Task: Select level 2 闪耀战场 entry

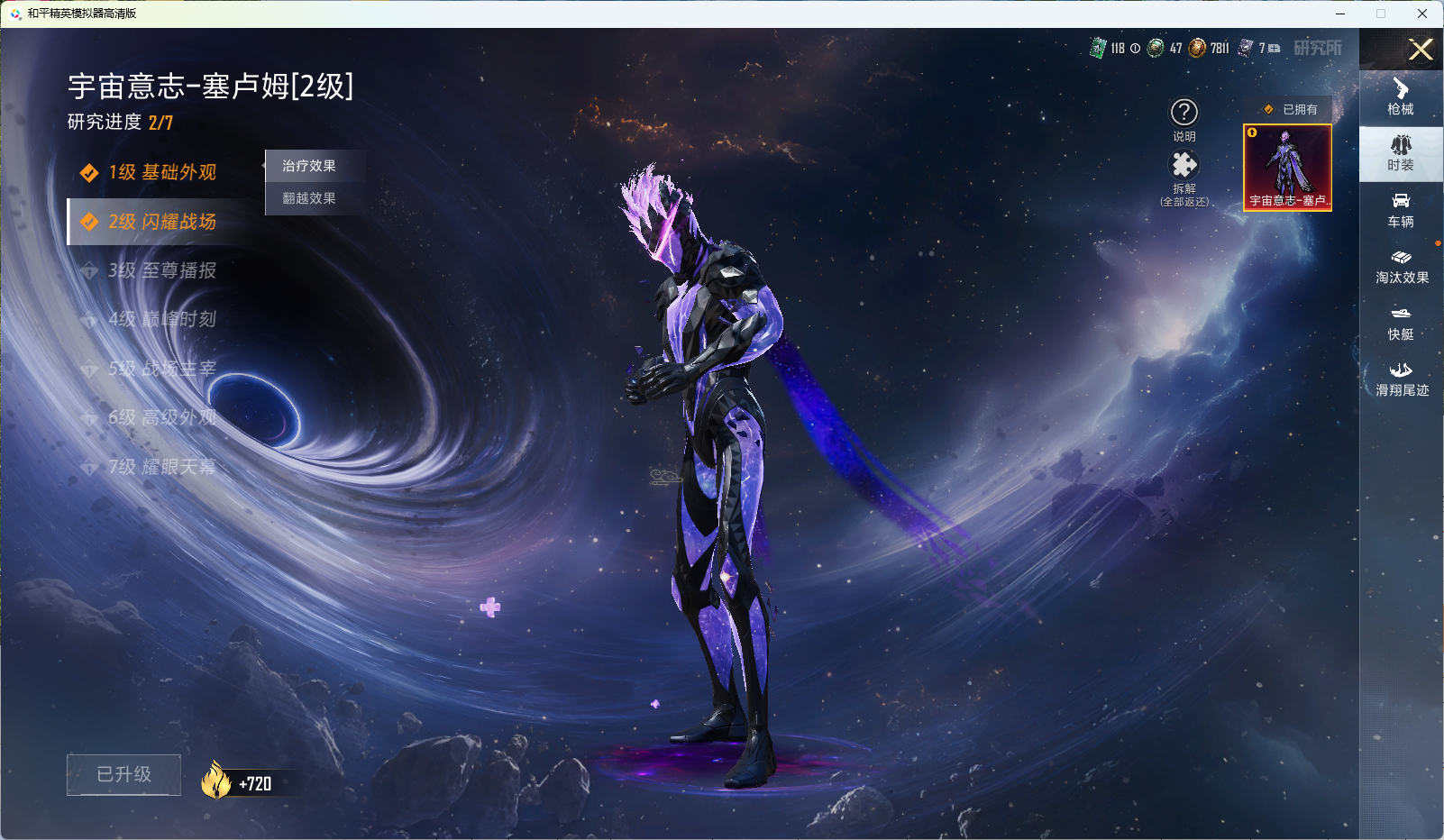Action: click(161, 222)
